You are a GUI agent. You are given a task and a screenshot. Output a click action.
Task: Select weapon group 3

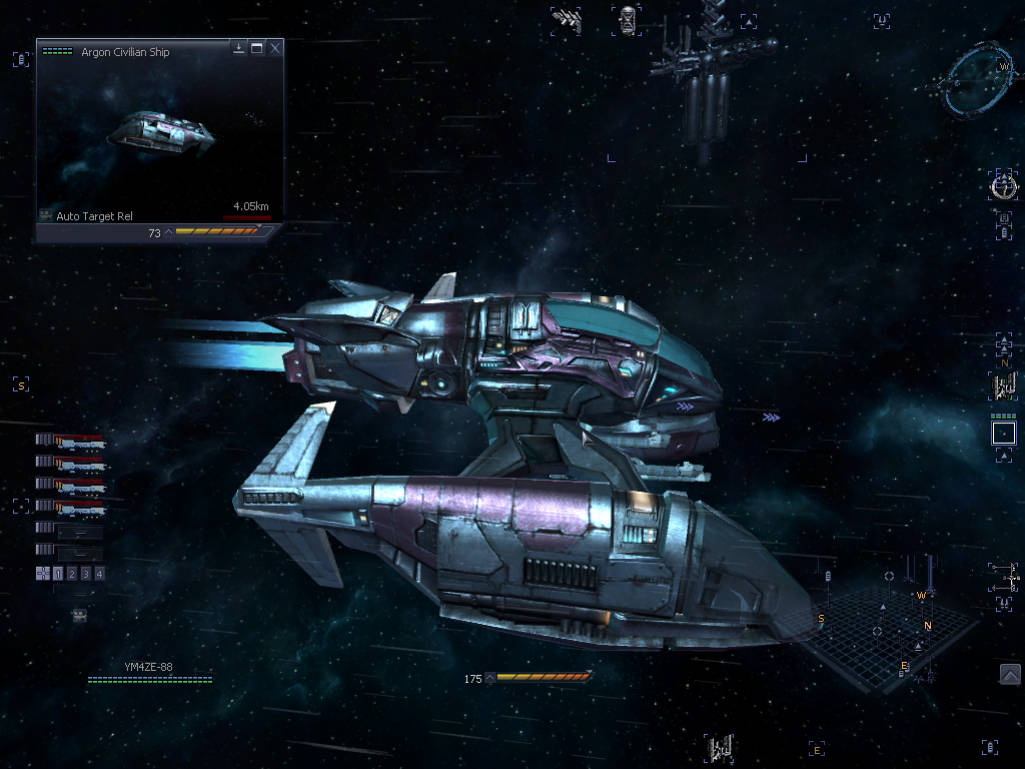tap(86, 574)
